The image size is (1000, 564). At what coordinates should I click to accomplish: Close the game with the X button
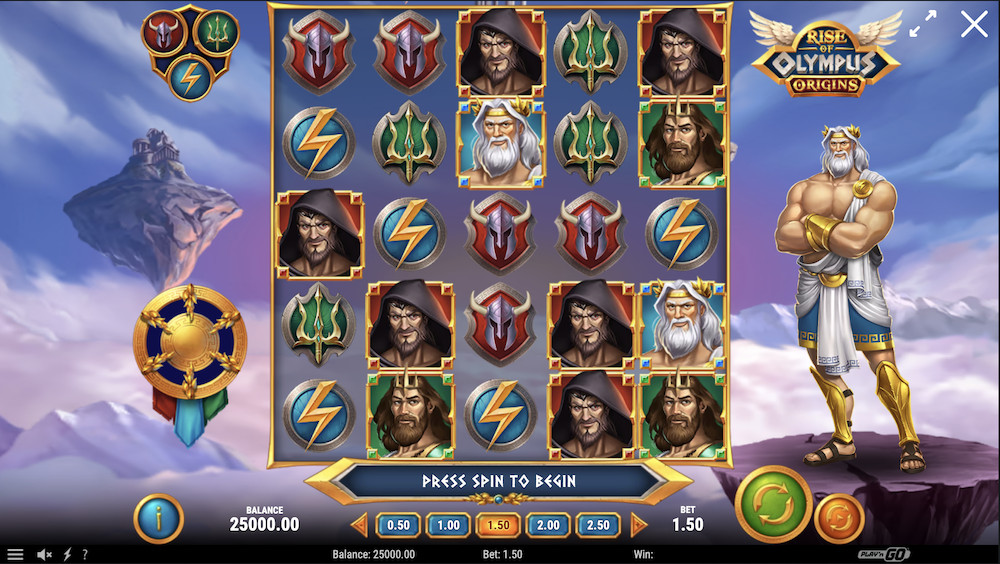click(x=973, y=25)
